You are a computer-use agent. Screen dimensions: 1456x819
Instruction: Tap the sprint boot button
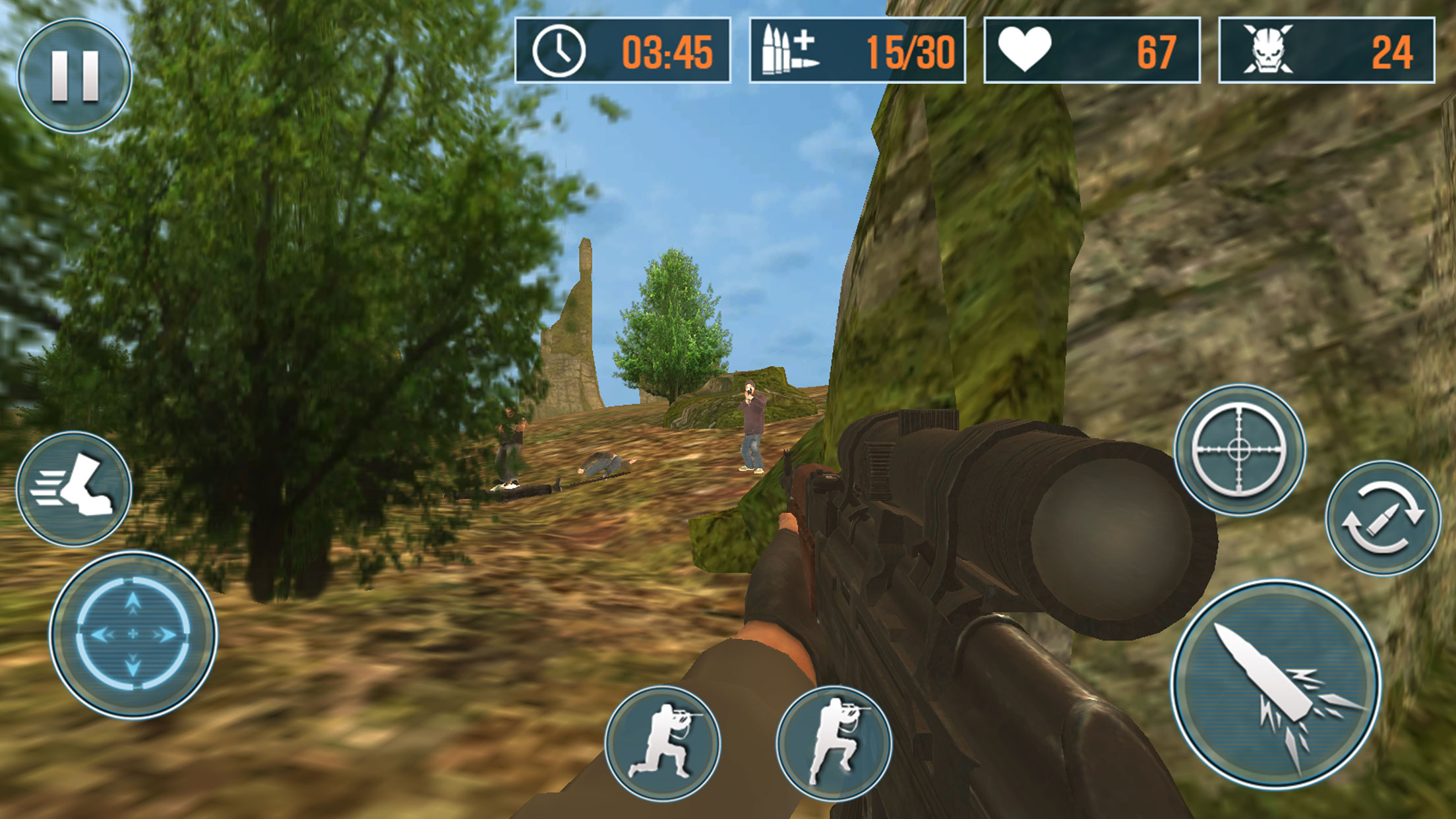pyautogui.click(x=74, y=489)
